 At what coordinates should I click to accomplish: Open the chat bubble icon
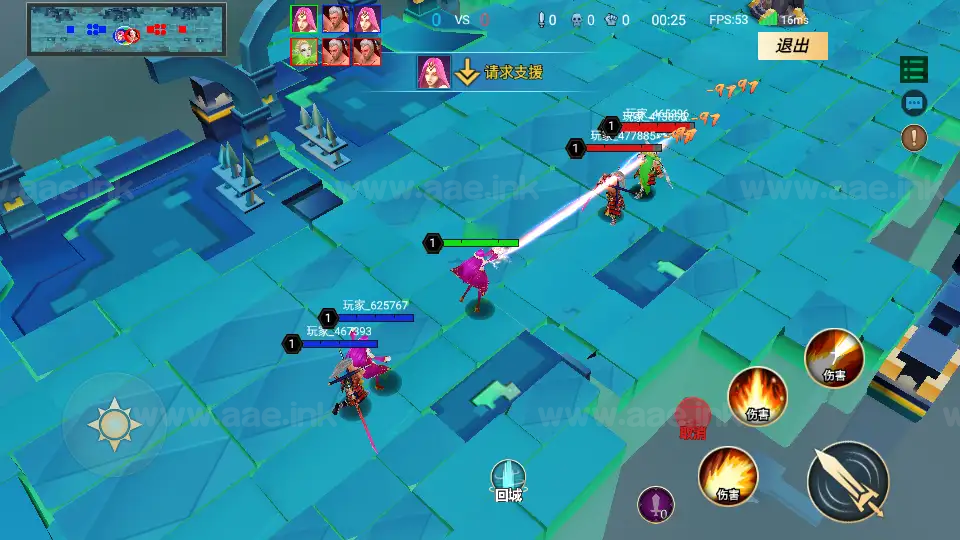(914, 102)
